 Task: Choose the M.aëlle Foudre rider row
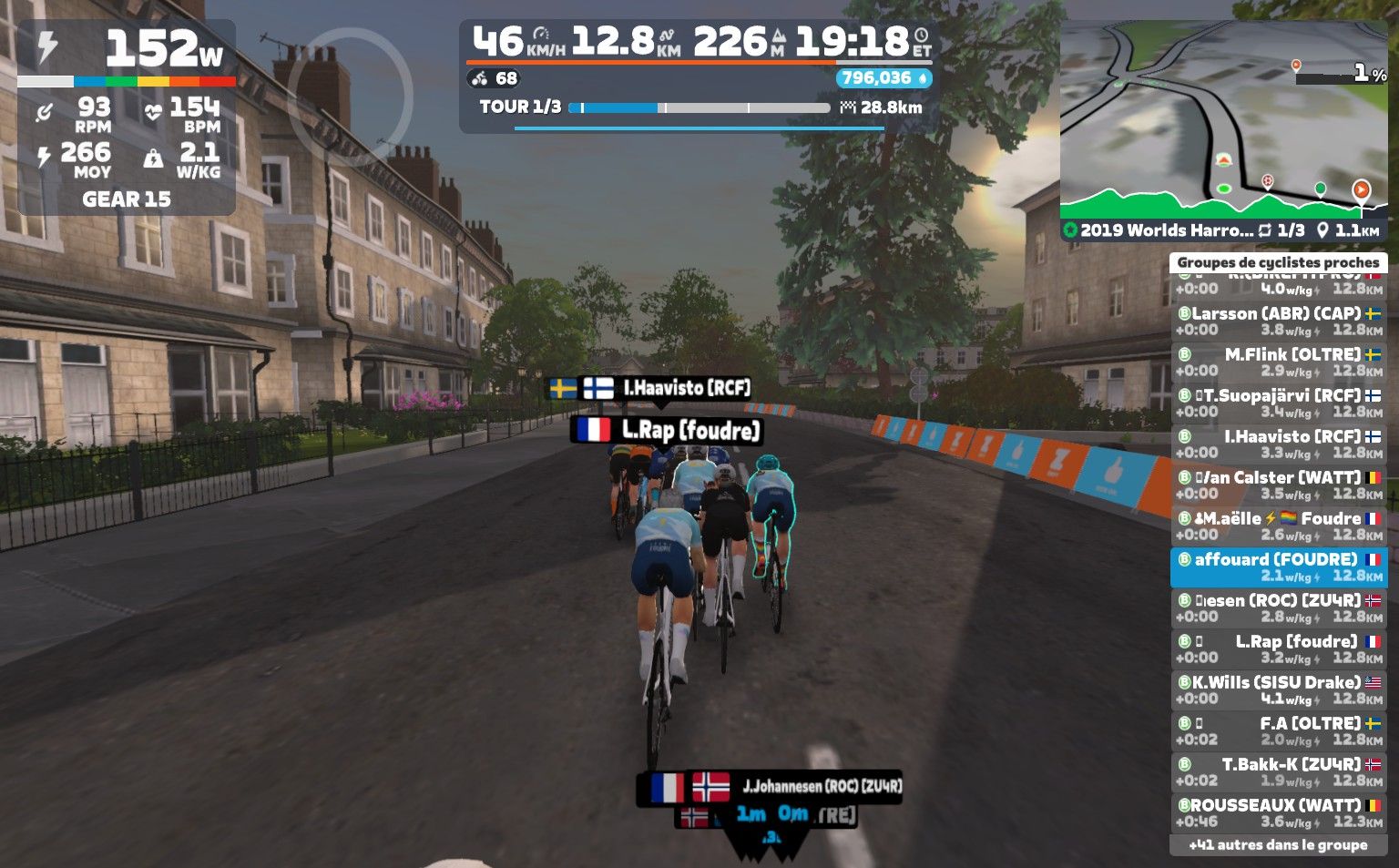(1278, 526)
